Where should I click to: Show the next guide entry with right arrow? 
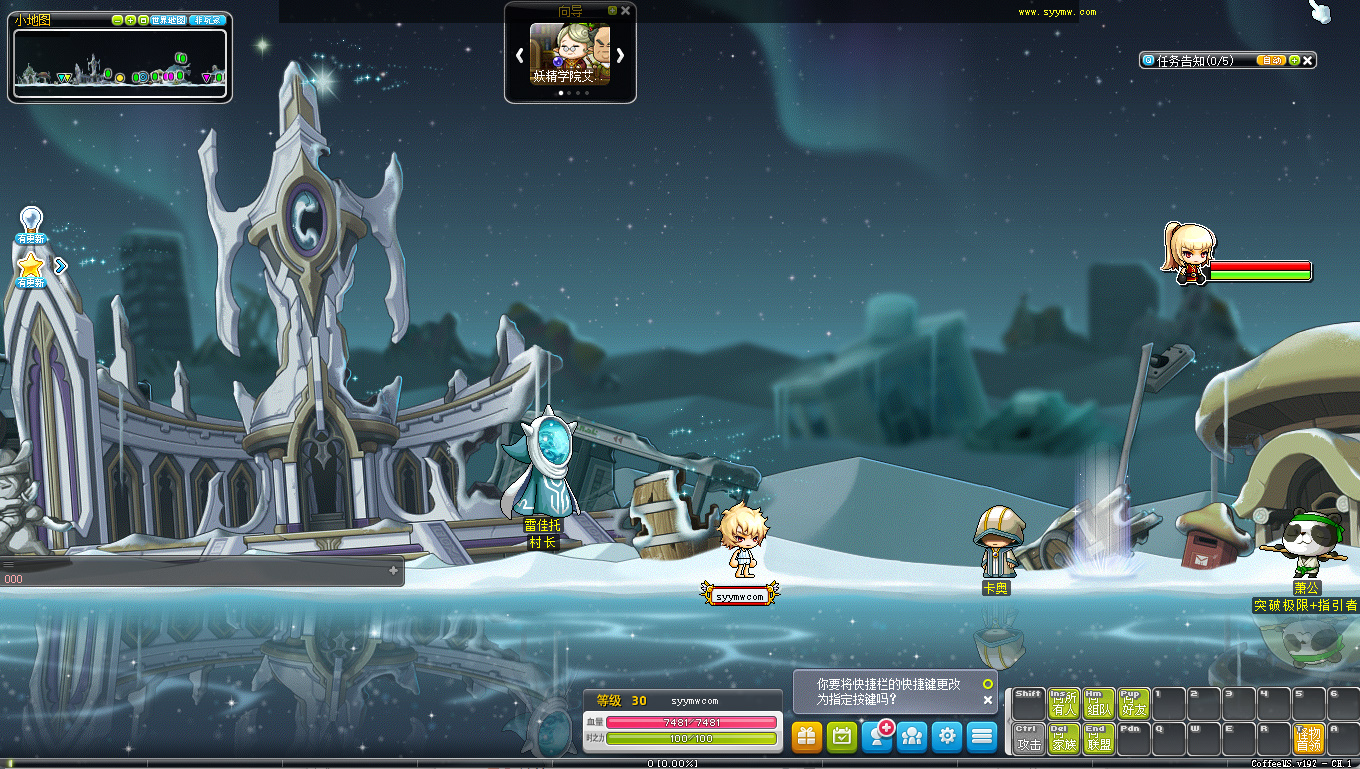coord(620,55)
